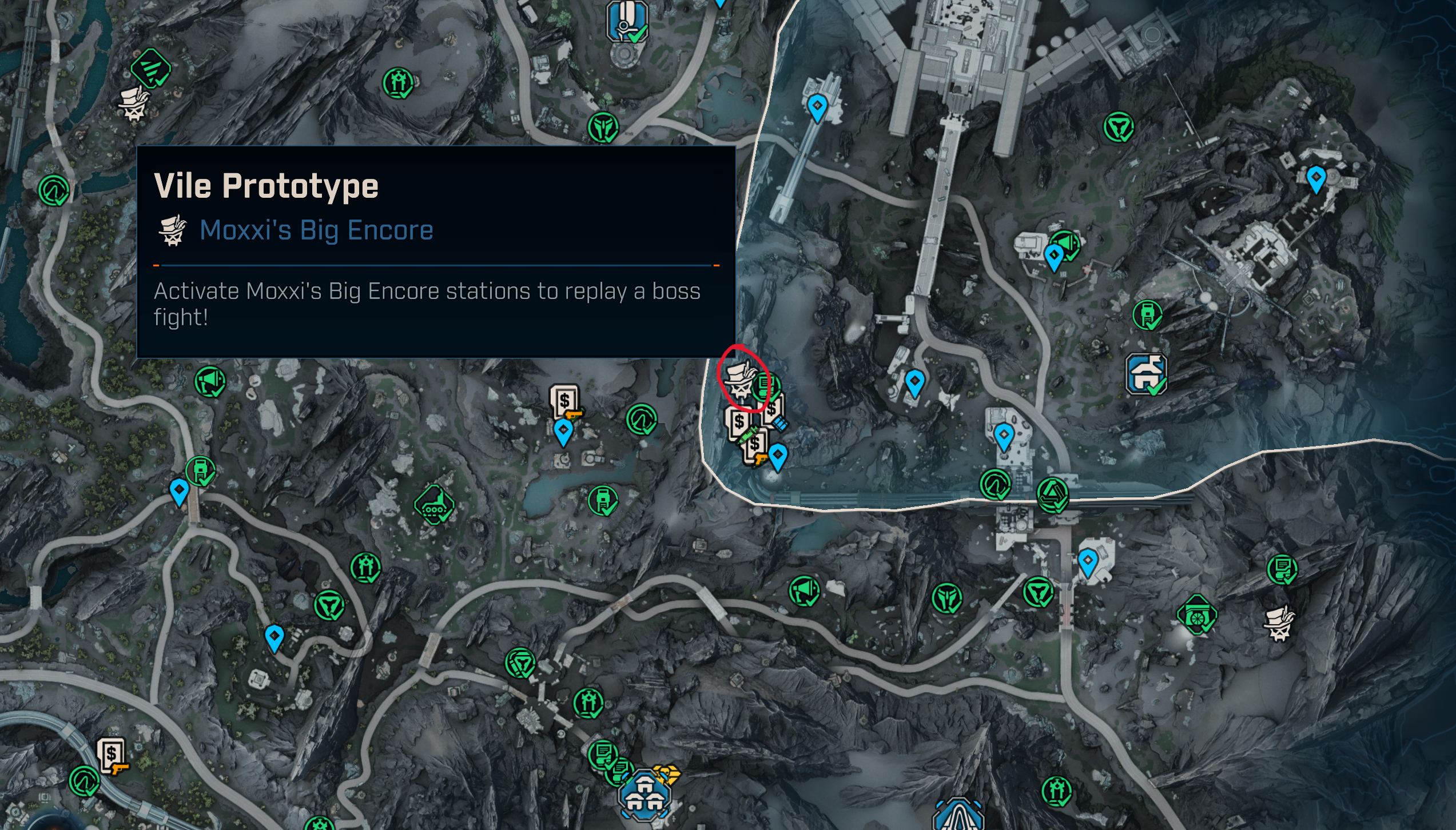Select the three-houses town hub marker

[644, 796]
